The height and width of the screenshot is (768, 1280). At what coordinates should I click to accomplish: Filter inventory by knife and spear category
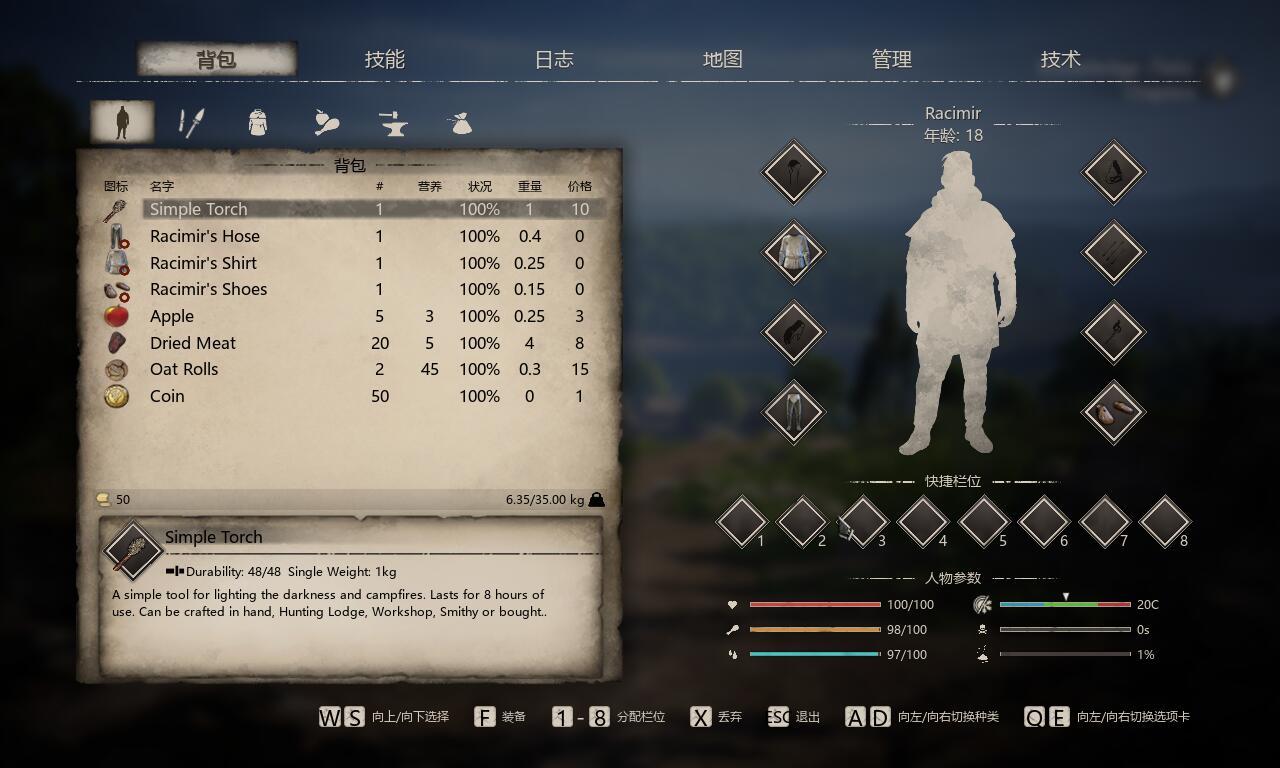click(190, 123)
